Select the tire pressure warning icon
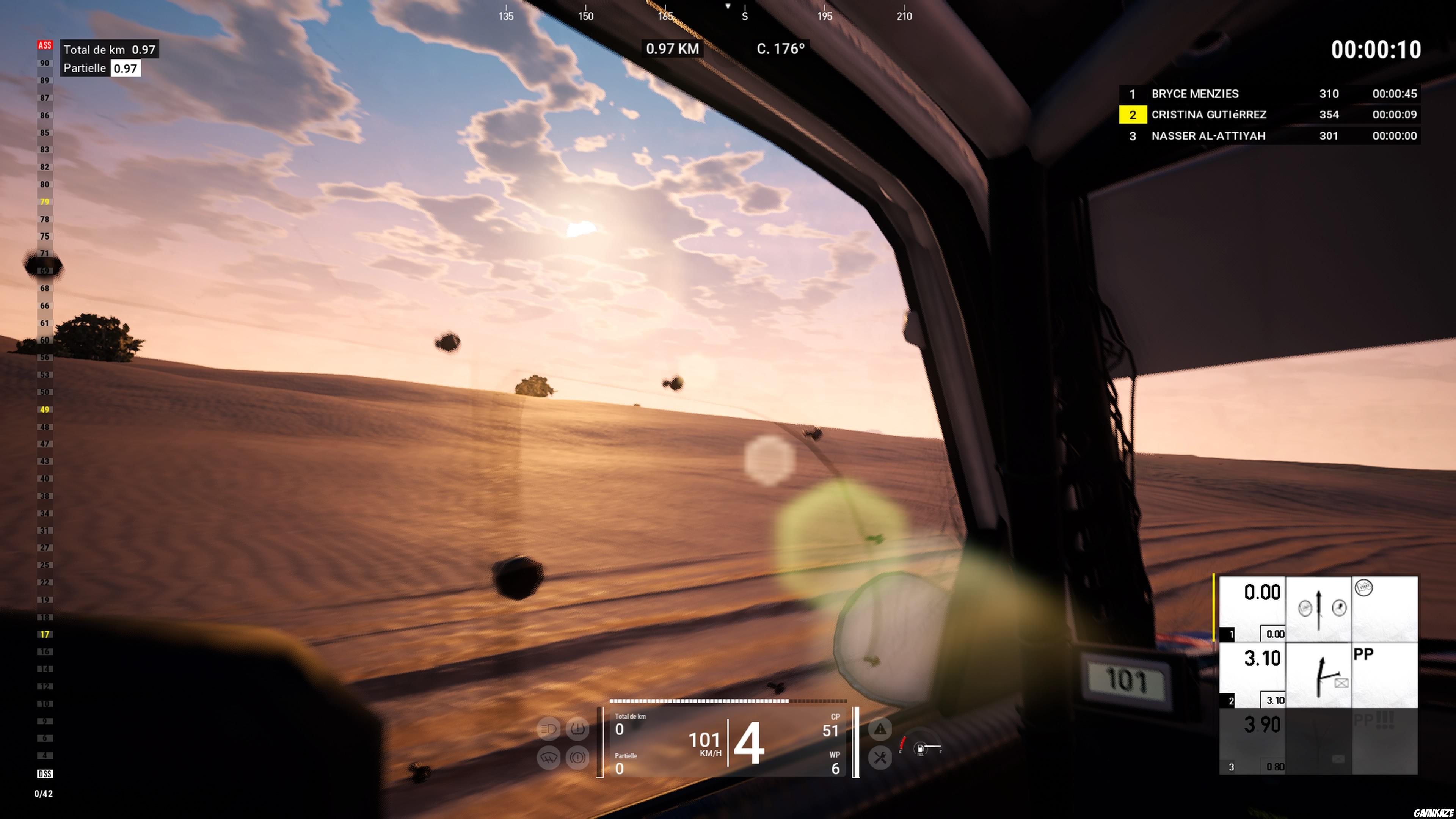This screenshot has height=819, width=1456. [577, 729]
